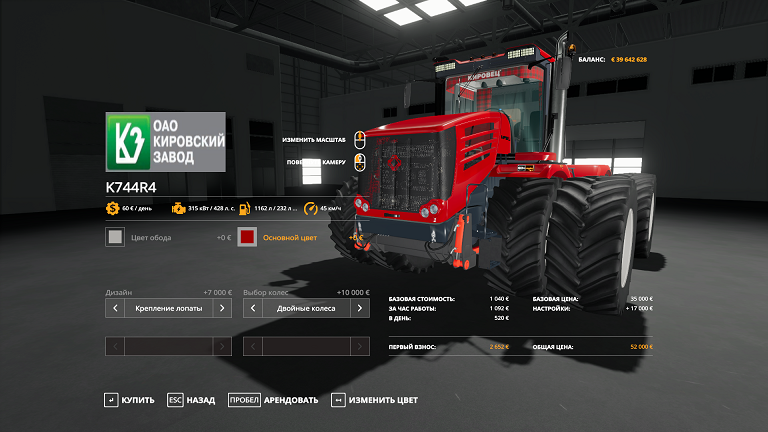The height and width of the screenshot is (432, 768).
Task: Select previous wheel configuration
Action: [253, 308]
